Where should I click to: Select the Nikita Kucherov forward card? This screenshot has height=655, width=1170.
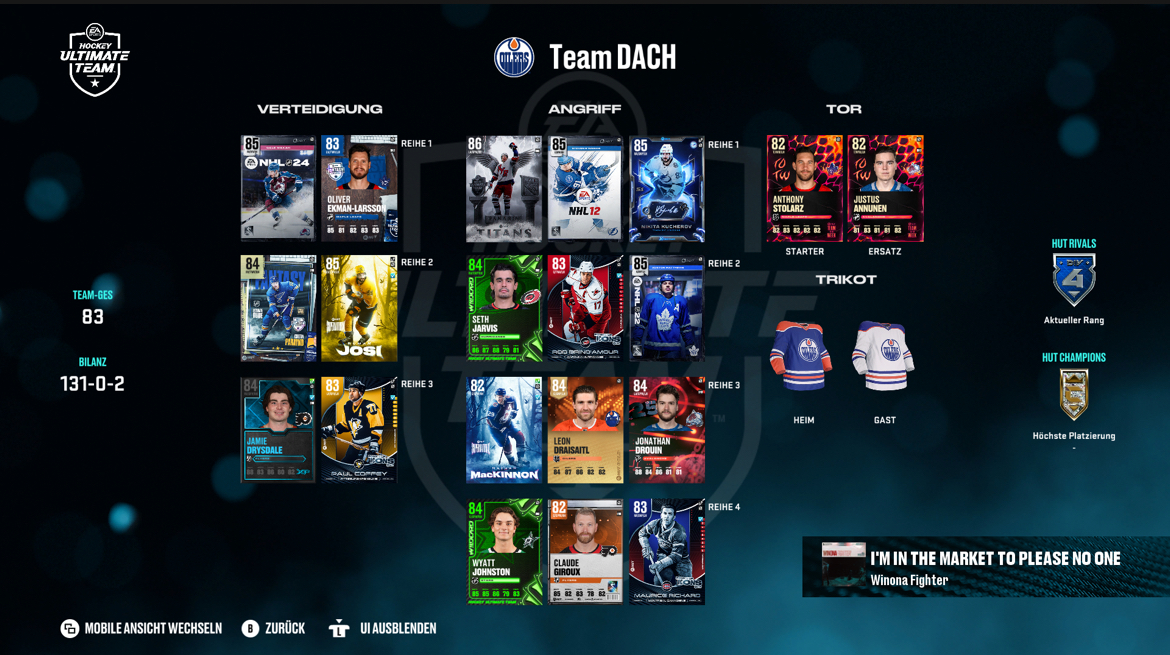[x=667, y=189]
